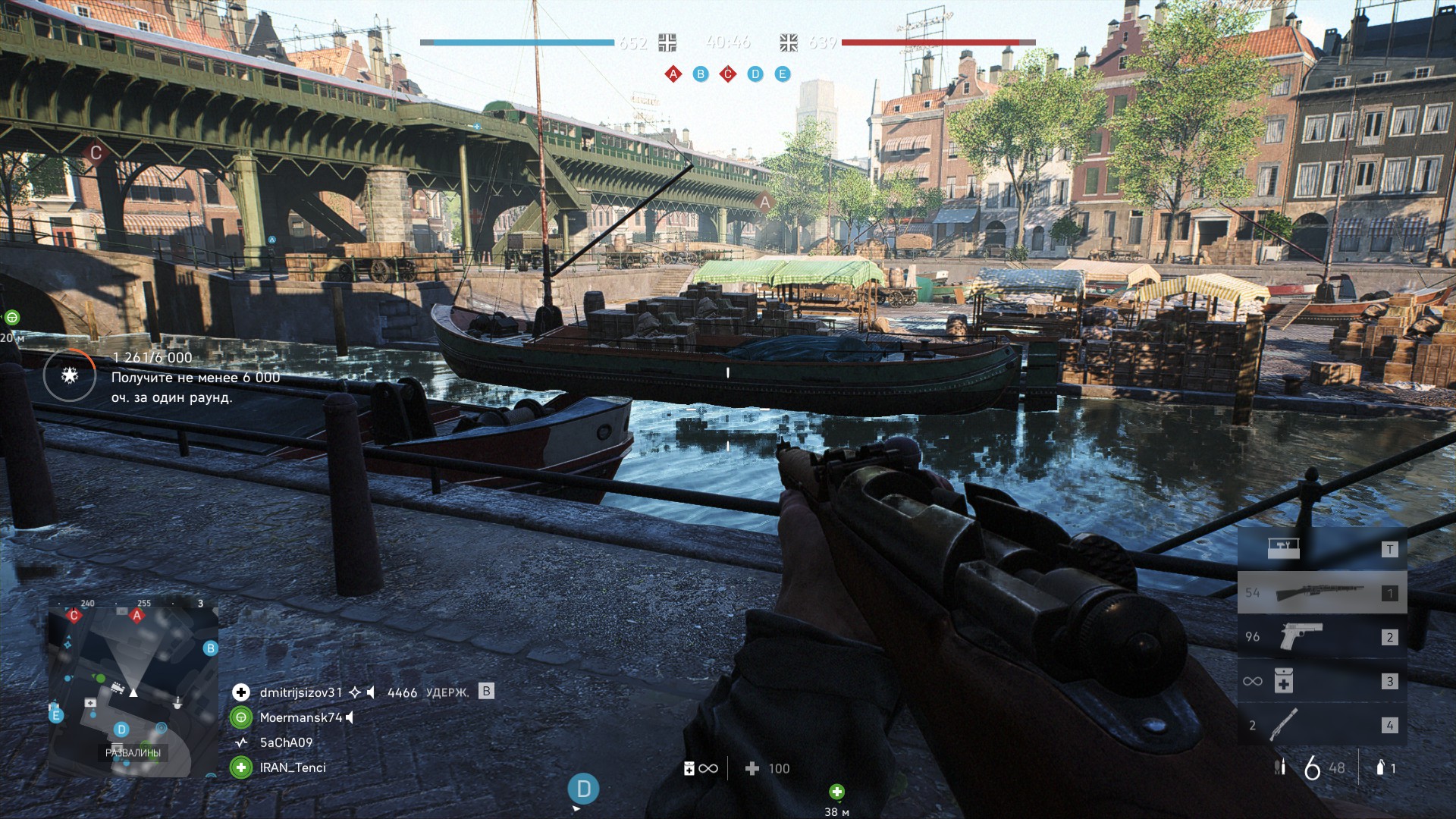This screenshot has width=1456, height=819.
Task: Select squad member IRAN_Tenci
Action: pyautogui.click(x=292, y=767)
